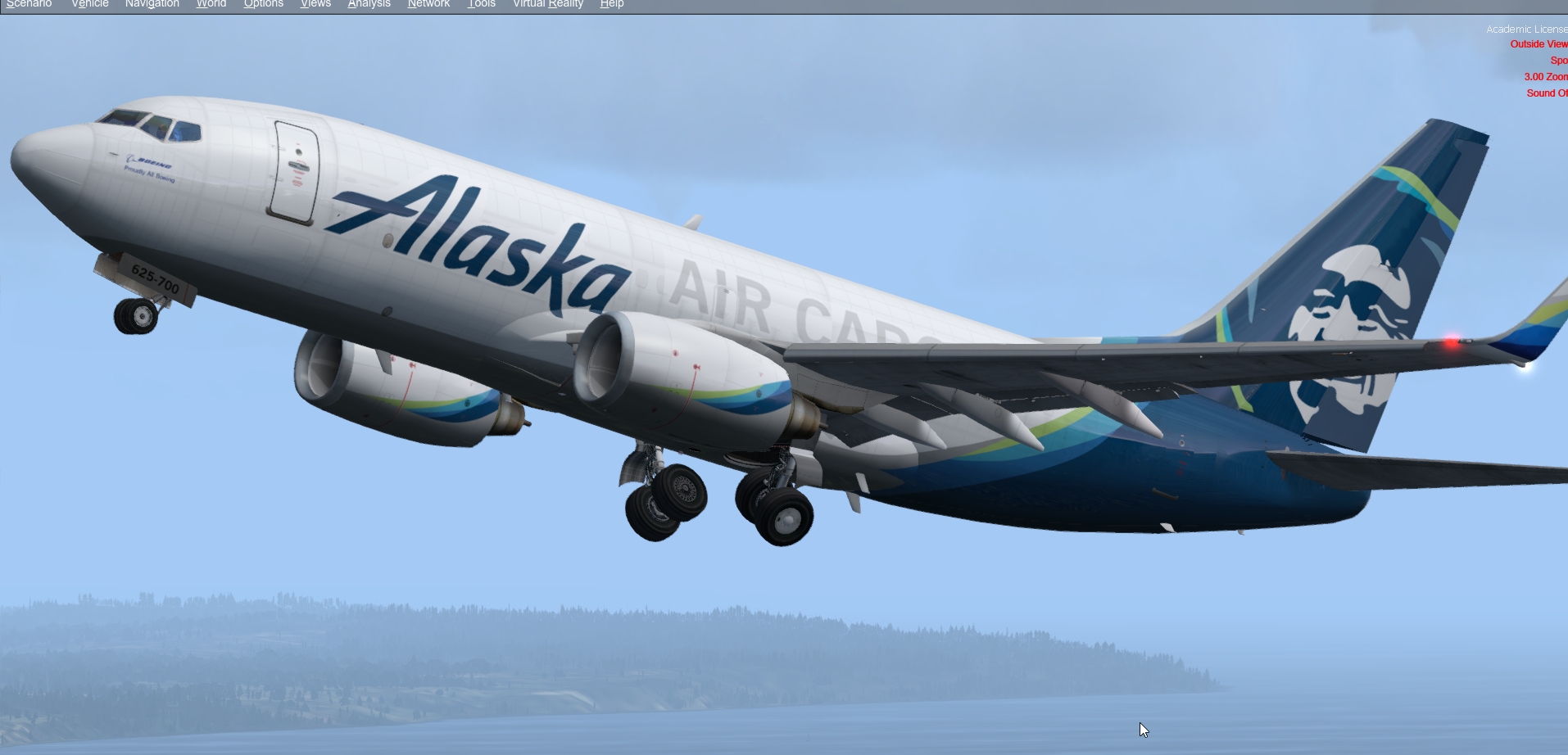
Task: Open the Help menu
Action: click(x=612, y=4)
